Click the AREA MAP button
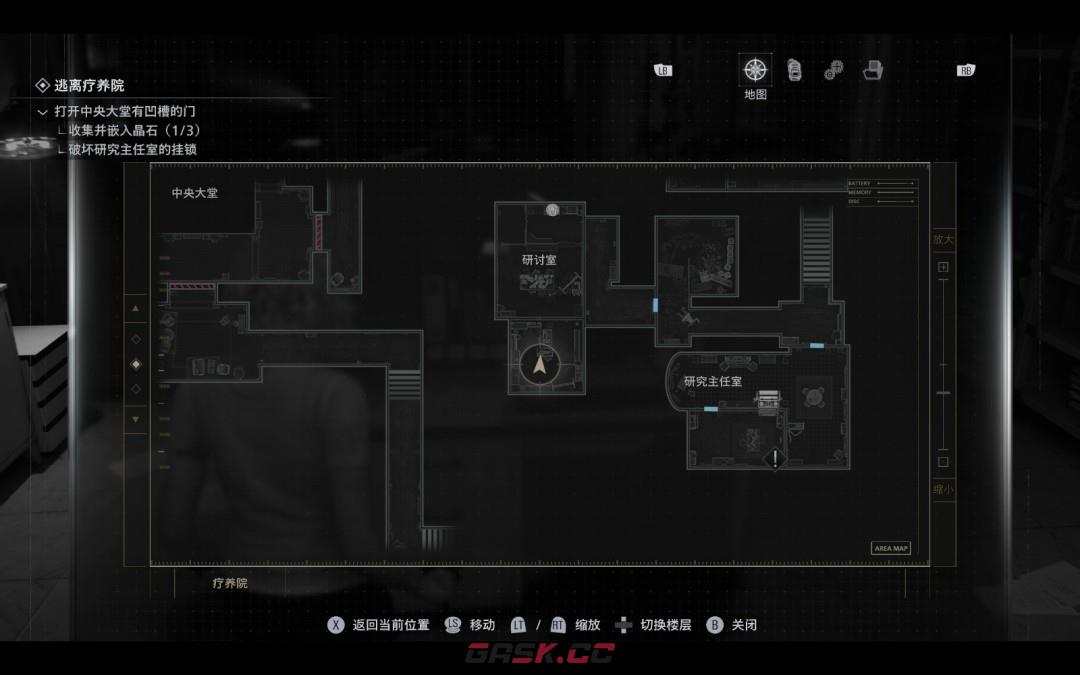 [x=890, y=548]
